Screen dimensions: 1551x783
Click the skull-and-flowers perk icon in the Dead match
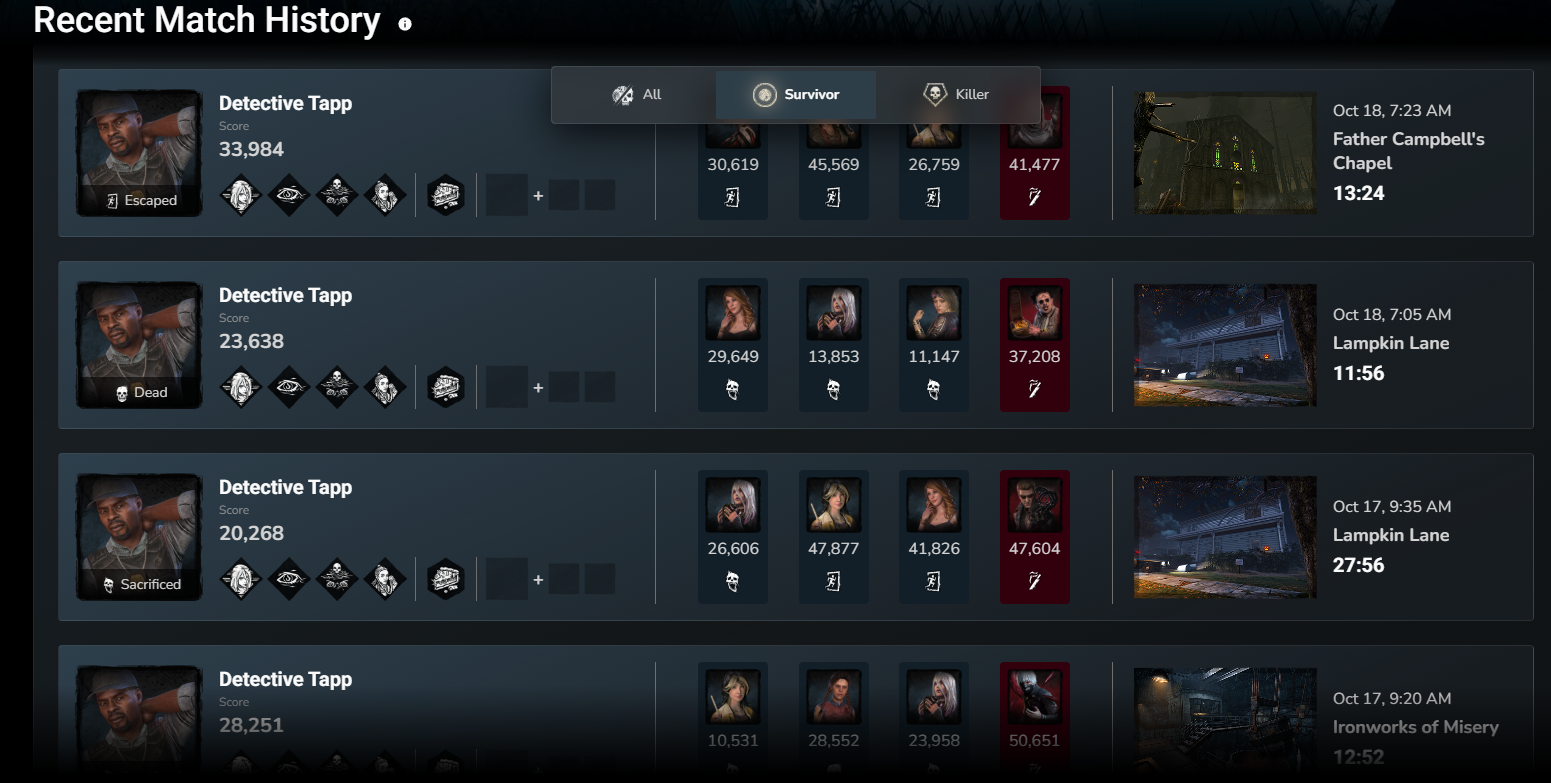(337, 387)
